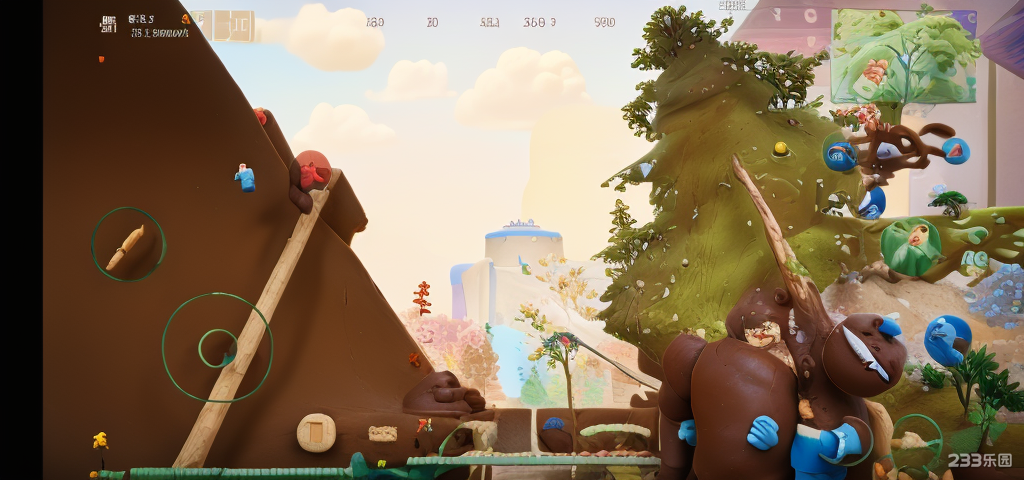The width and height of the screenshot is (1024, 480).
Task: Tap the wooden stick weapon button
Action: click(128, 245)
